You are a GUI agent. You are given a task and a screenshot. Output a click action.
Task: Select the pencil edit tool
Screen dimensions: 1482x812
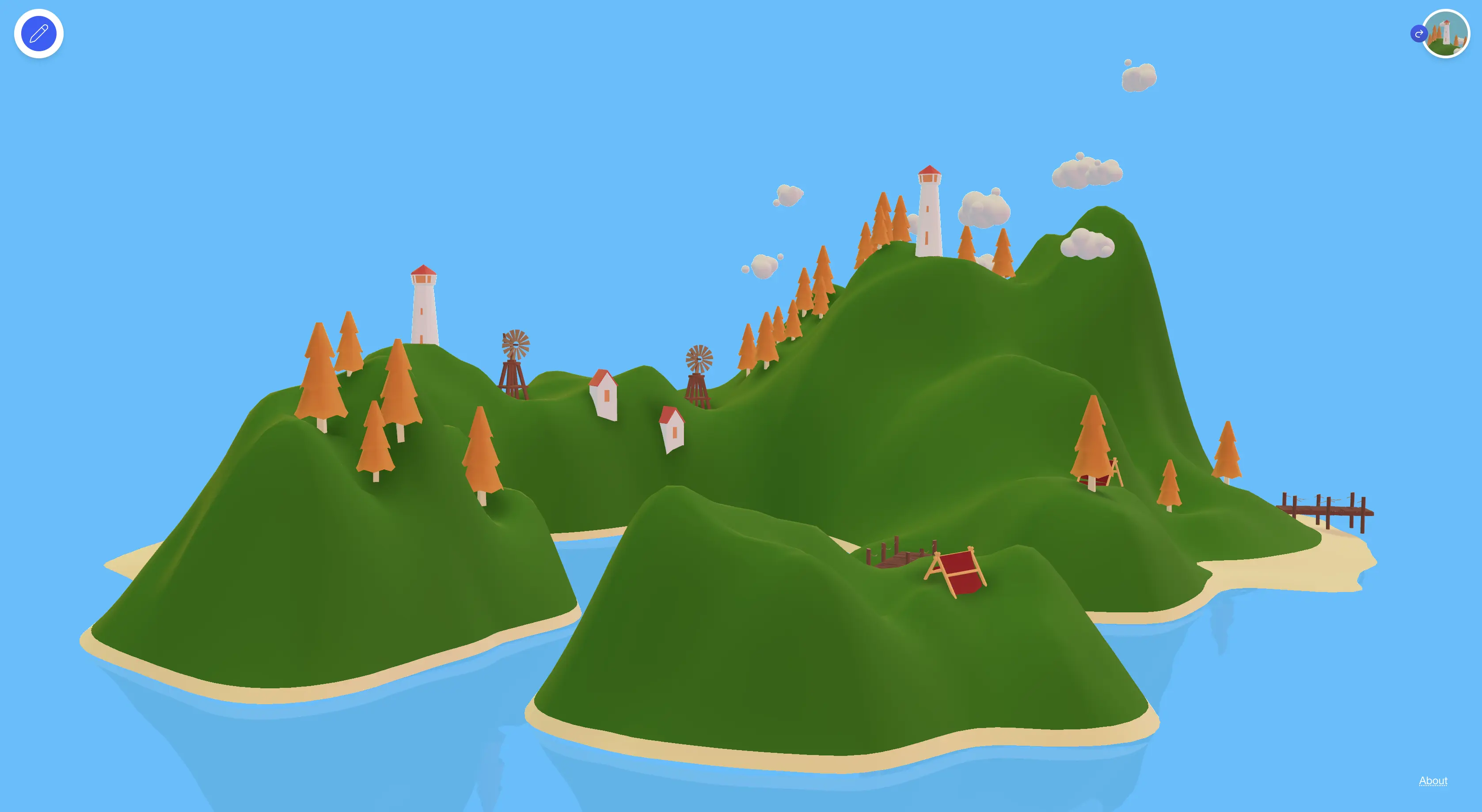click(x=38, y=33)
